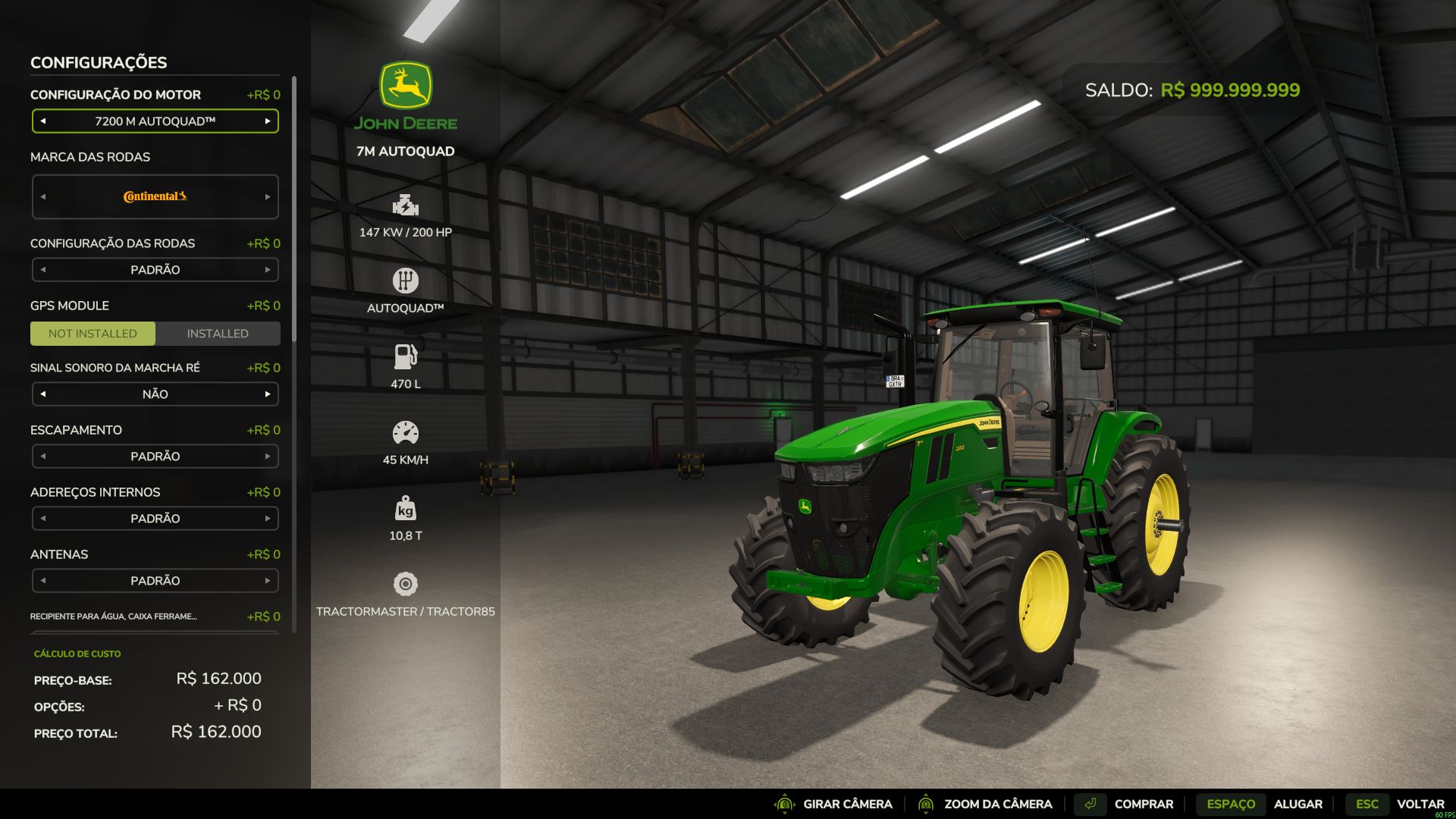Select NOT INSTALLED for the GPS module
The width and height of the screenshot is (1456, 819).
93,333
